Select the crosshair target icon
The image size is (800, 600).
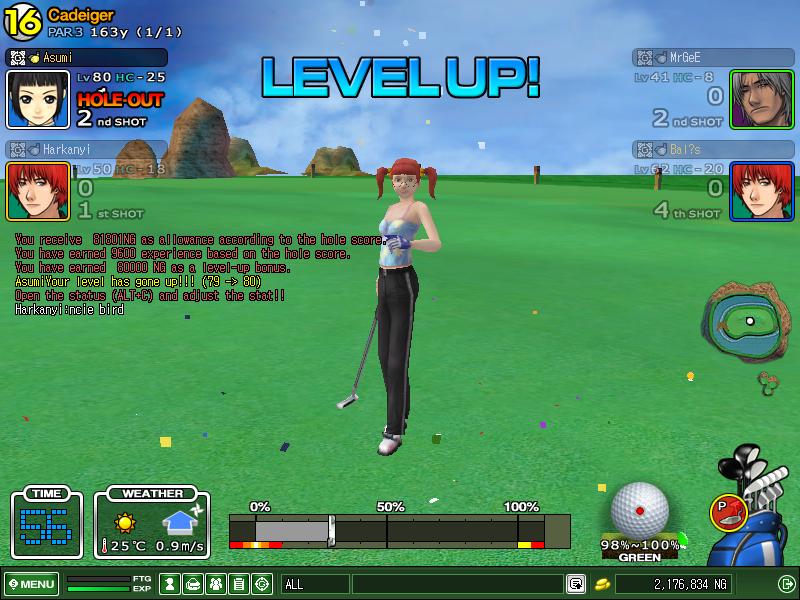point(262,584)
